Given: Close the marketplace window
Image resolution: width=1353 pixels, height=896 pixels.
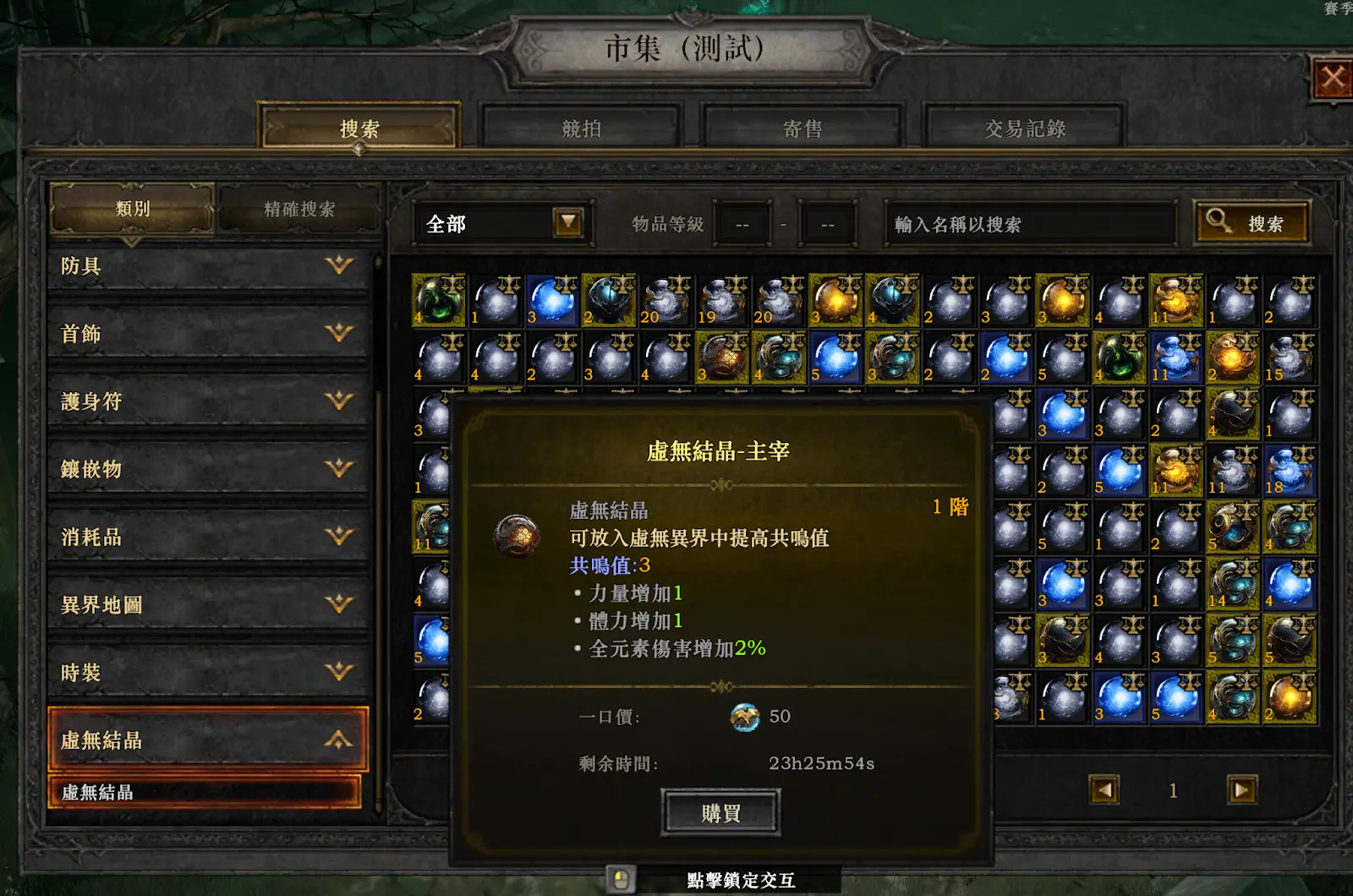Looking at the screenshot, I should coord(1333,80).
